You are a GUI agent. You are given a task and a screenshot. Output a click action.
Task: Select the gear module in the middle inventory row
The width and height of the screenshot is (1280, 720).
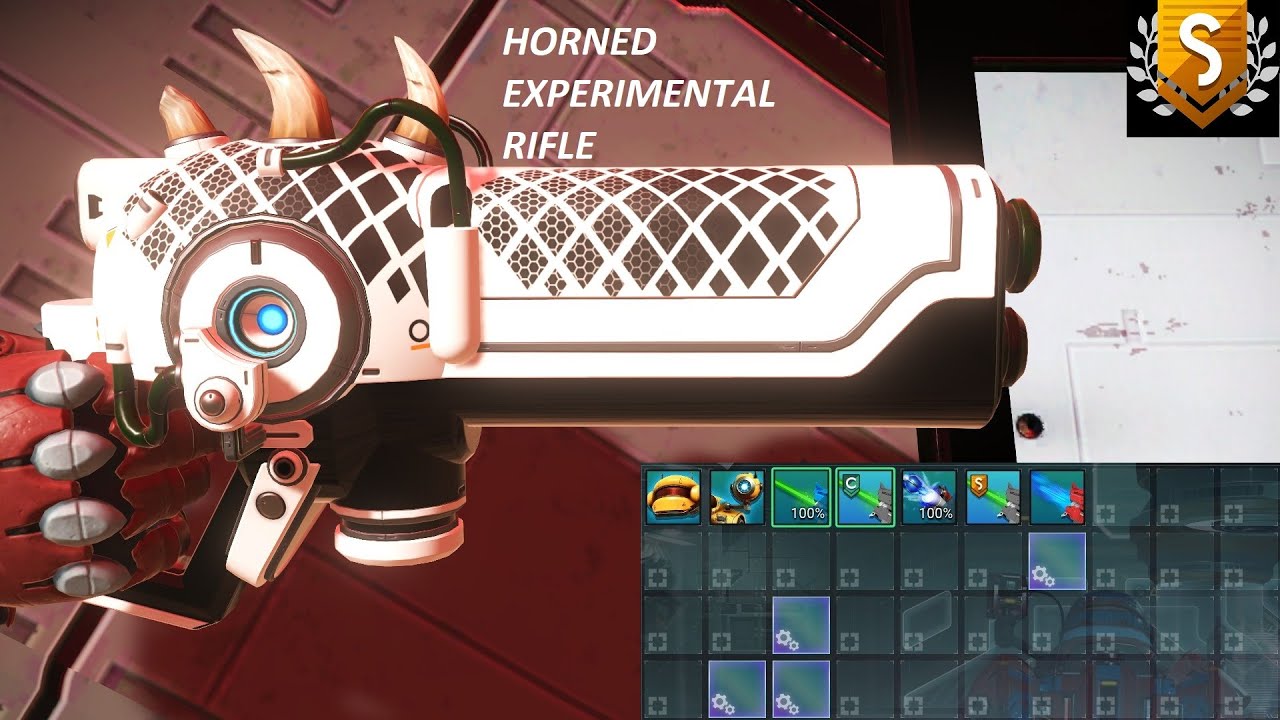801,624
